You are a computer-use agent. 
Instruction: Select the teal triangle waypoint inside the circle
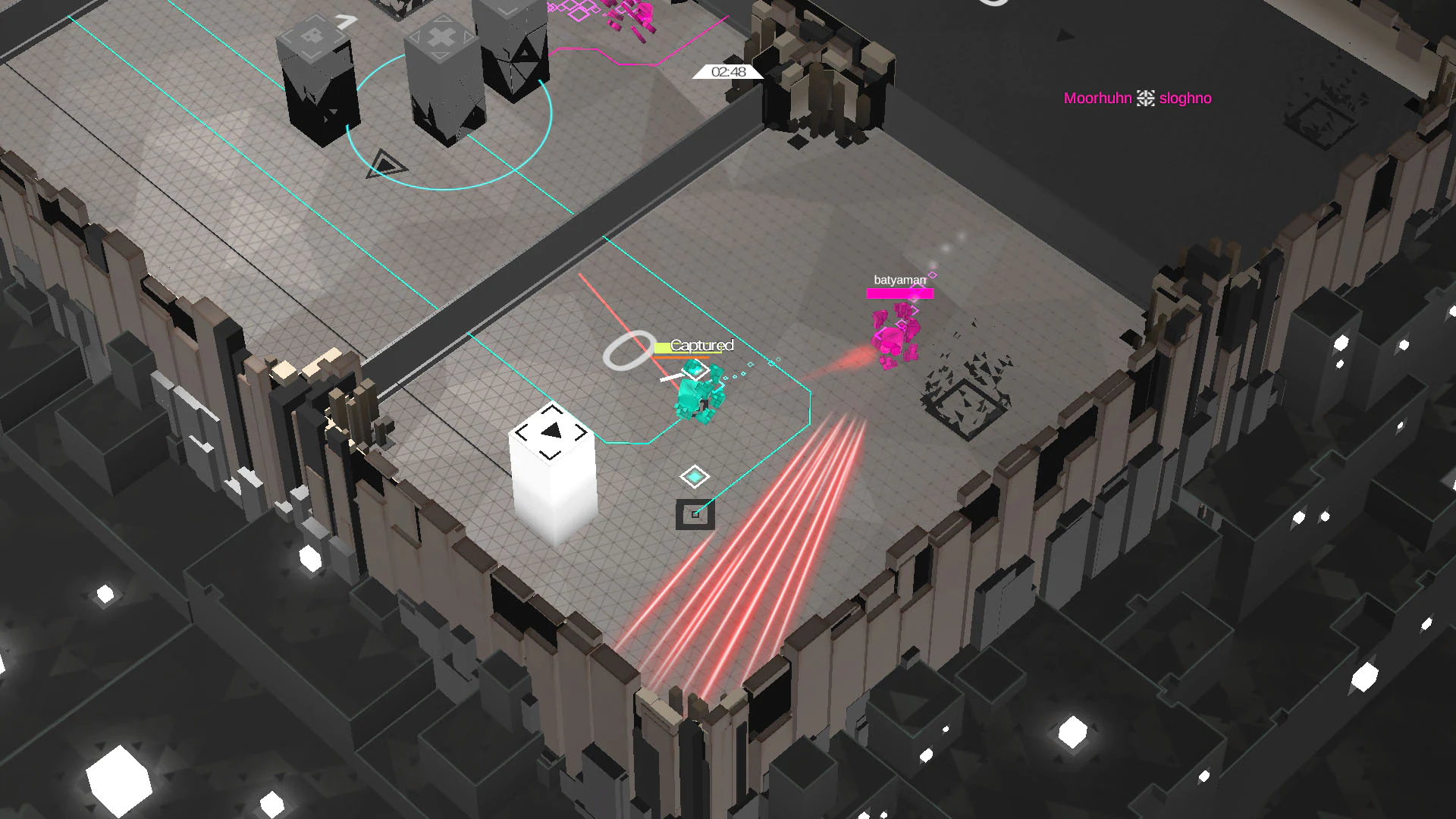pyautogui.click(x=387, y=163)
